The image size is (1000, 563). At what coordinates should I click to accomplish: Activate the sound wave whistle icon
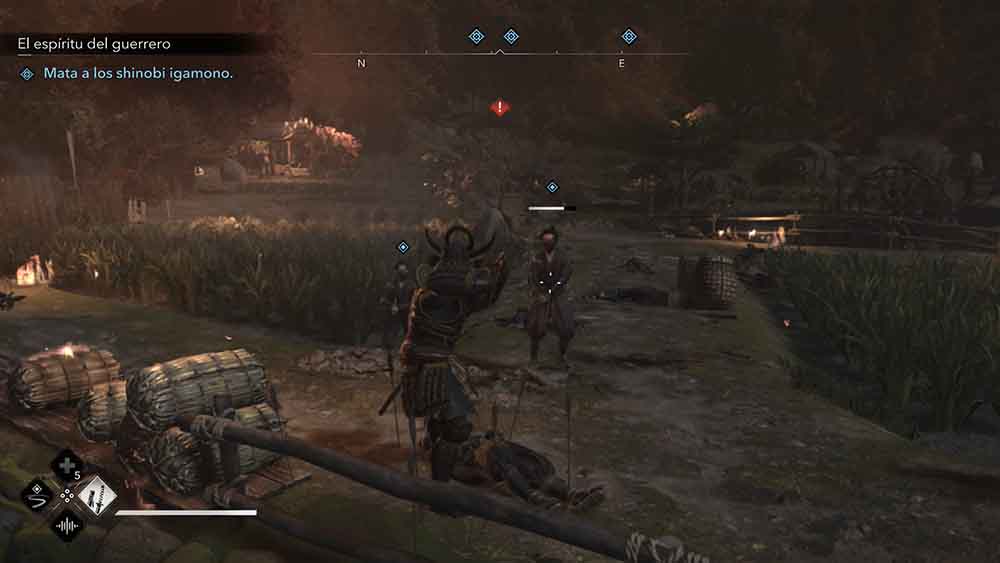[x=68, y=524]
